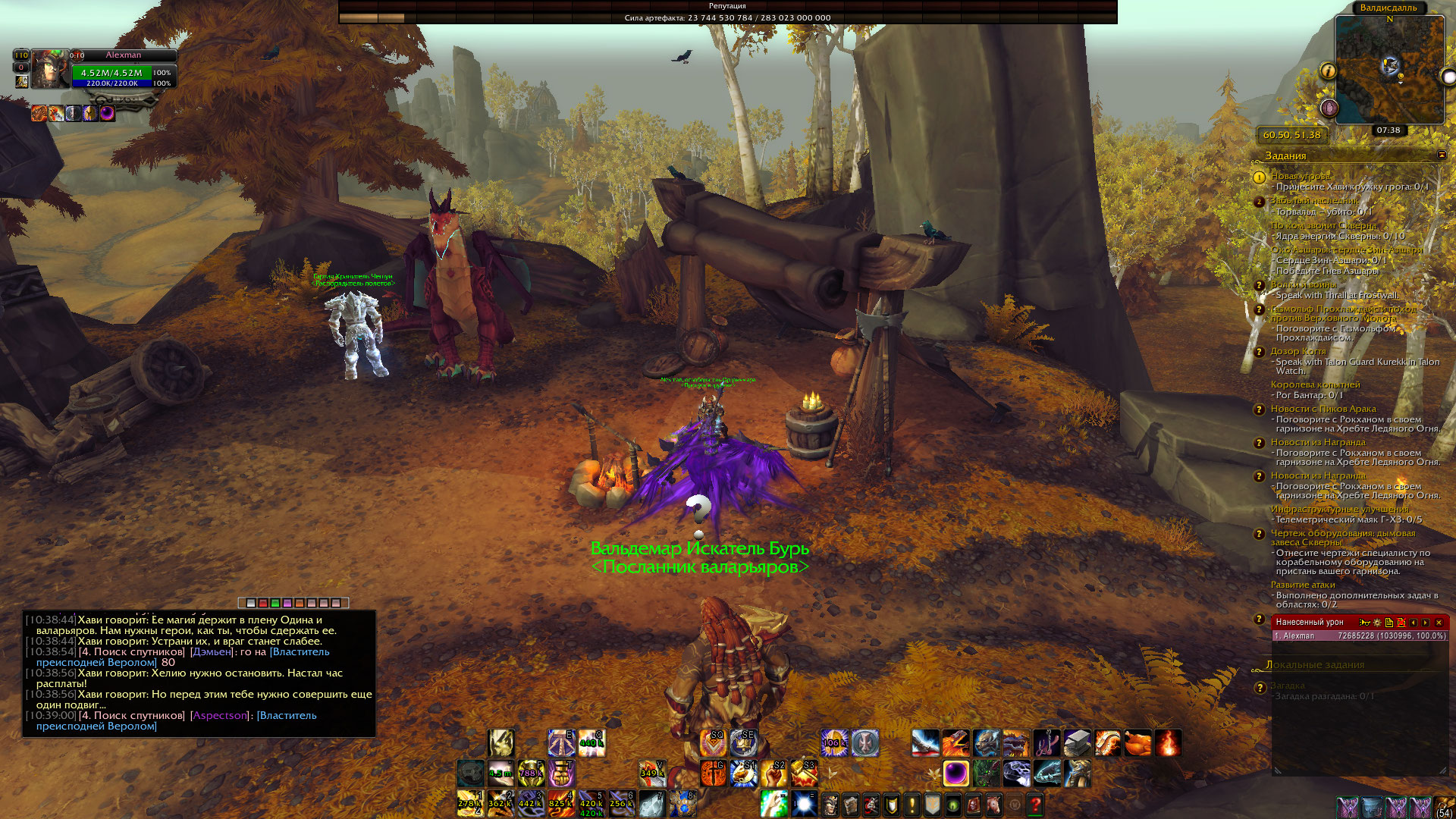The image size is (1456, 819).
Task: Use the roast chicken food item
Action: [1137, 743]
